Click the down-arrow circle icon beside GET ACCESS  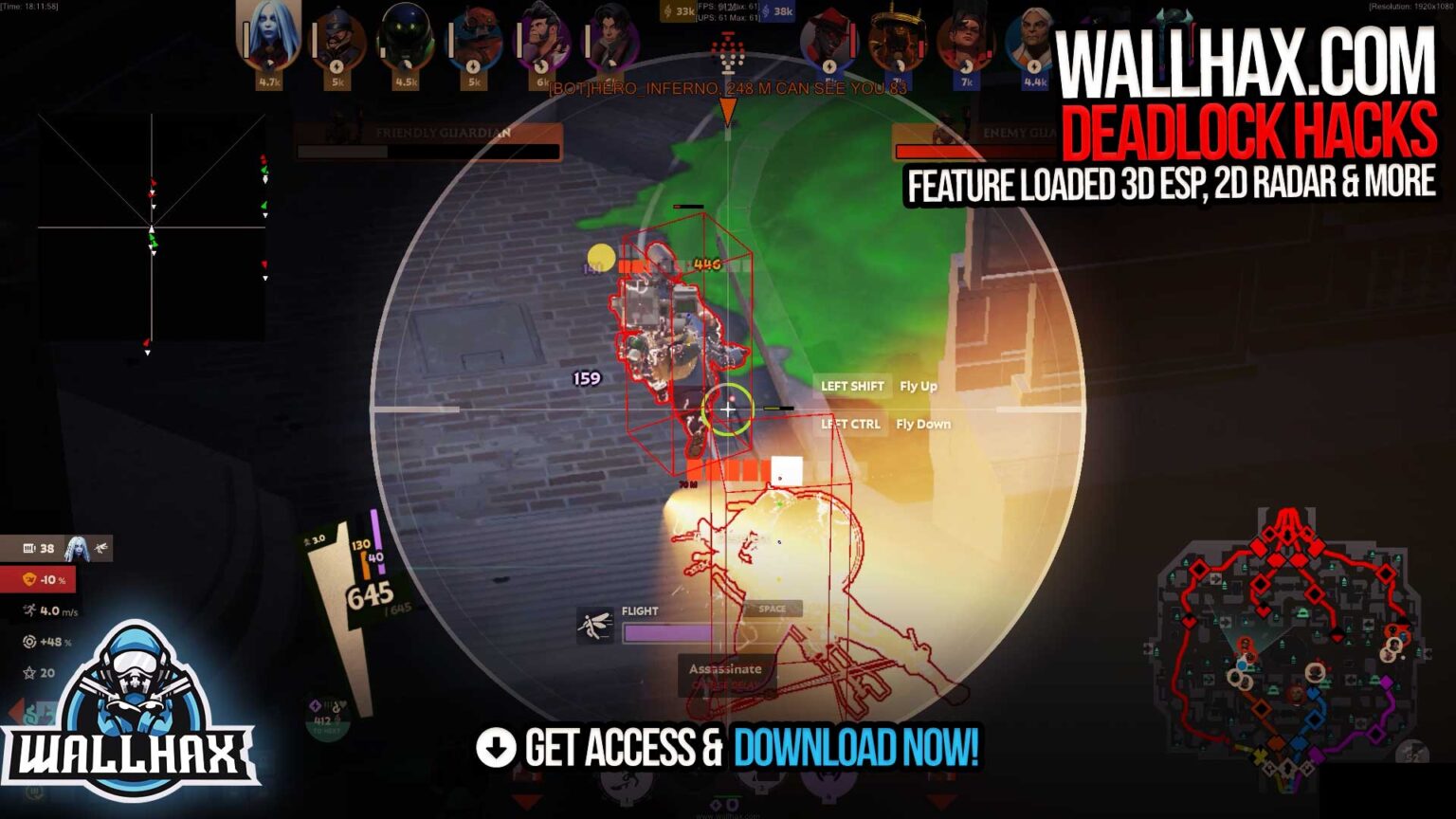[x=497, y=748]
